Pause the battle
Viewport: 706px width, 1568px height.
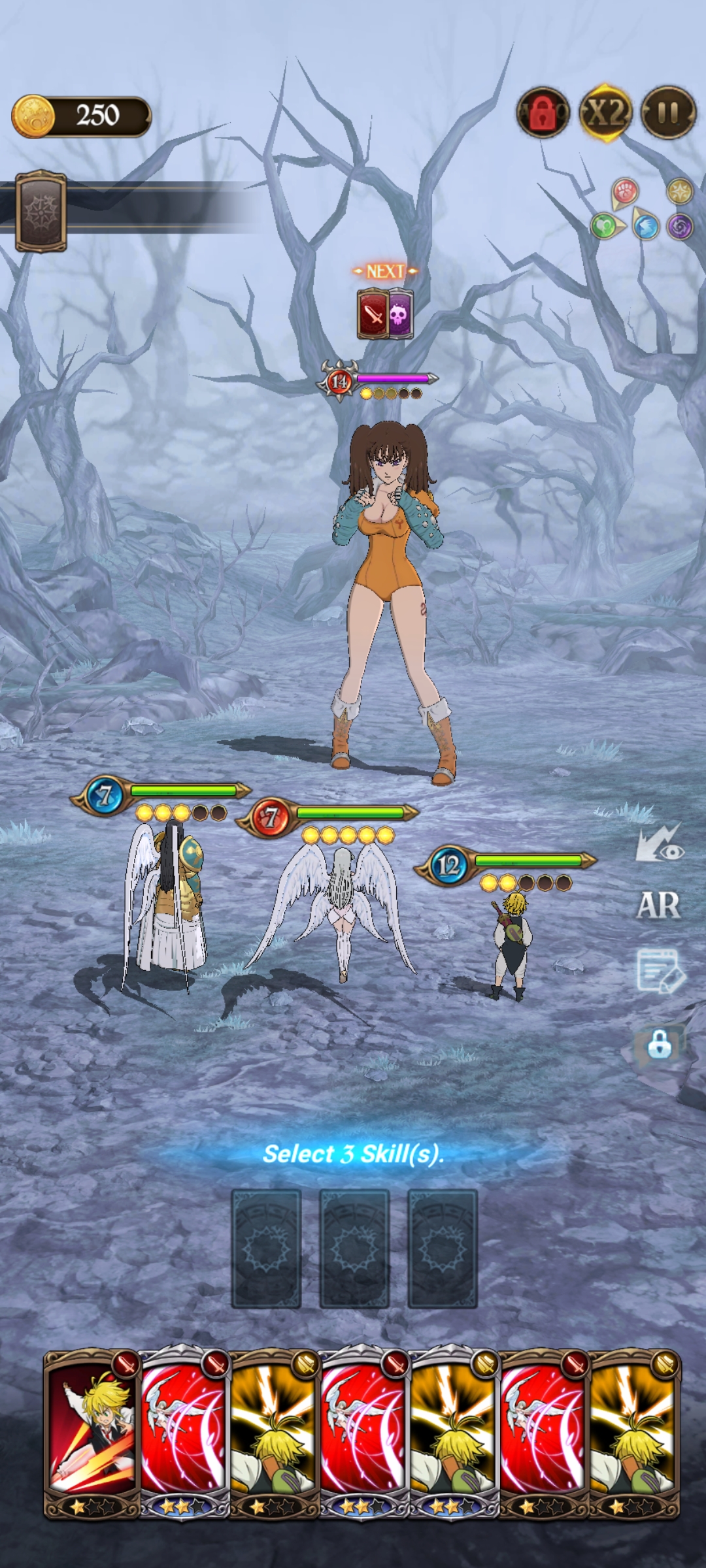click(668, 113)
